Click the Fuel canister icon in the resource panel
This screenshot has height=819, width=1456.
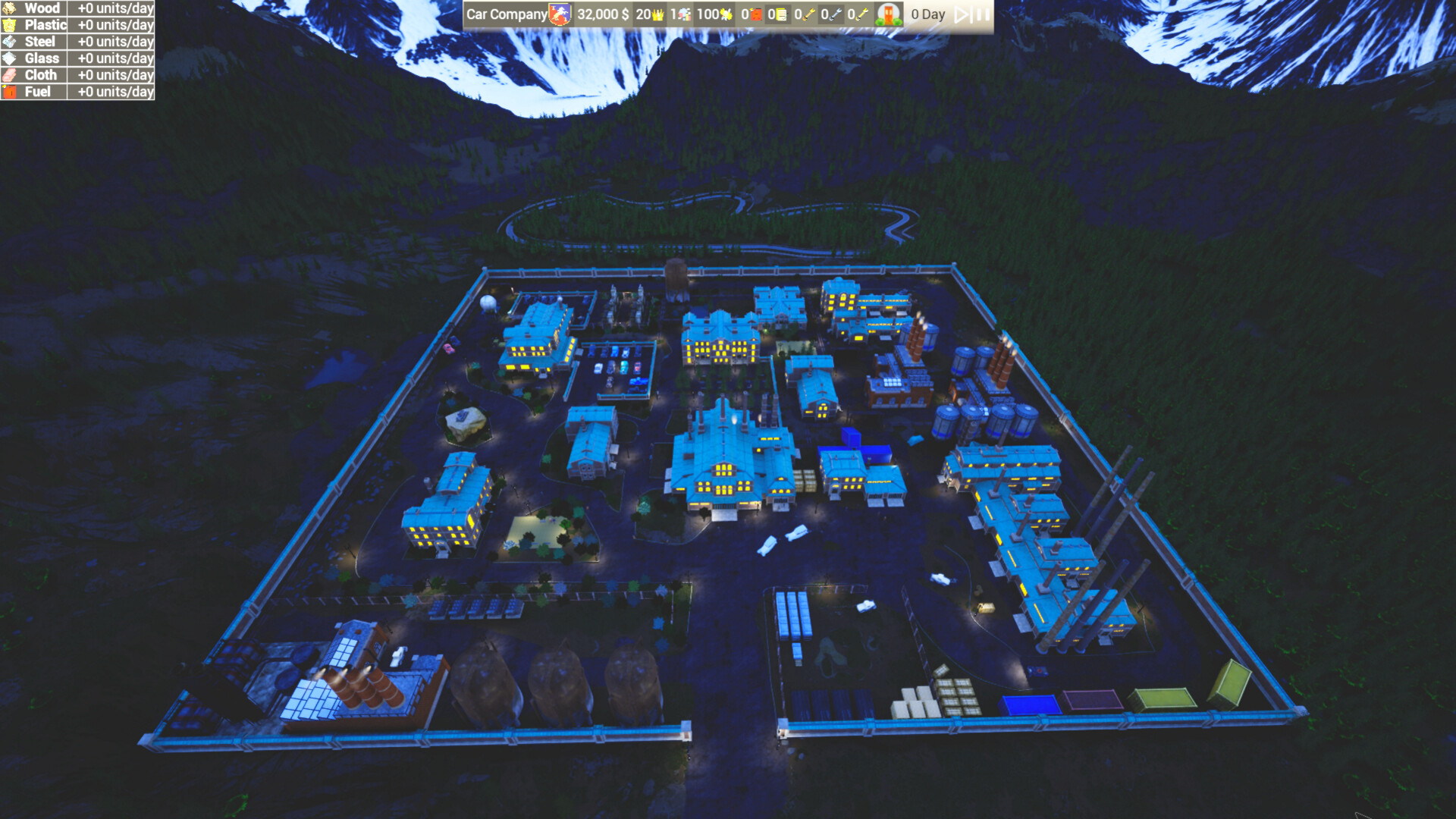(9, 91)
